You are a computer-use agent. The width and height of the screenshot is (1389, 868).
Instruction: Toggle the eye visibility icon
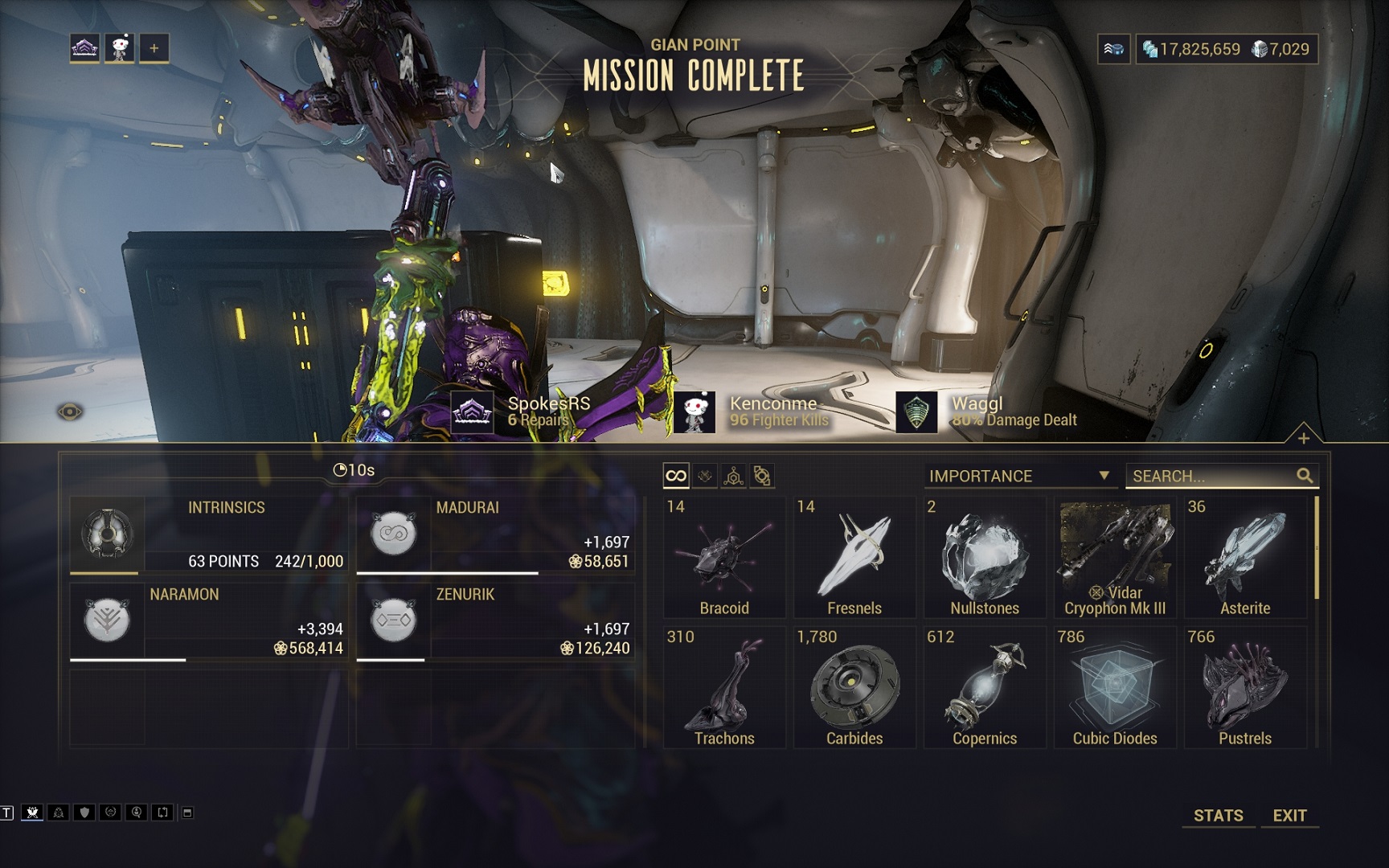pyautogui.click(x=70, y=412)
